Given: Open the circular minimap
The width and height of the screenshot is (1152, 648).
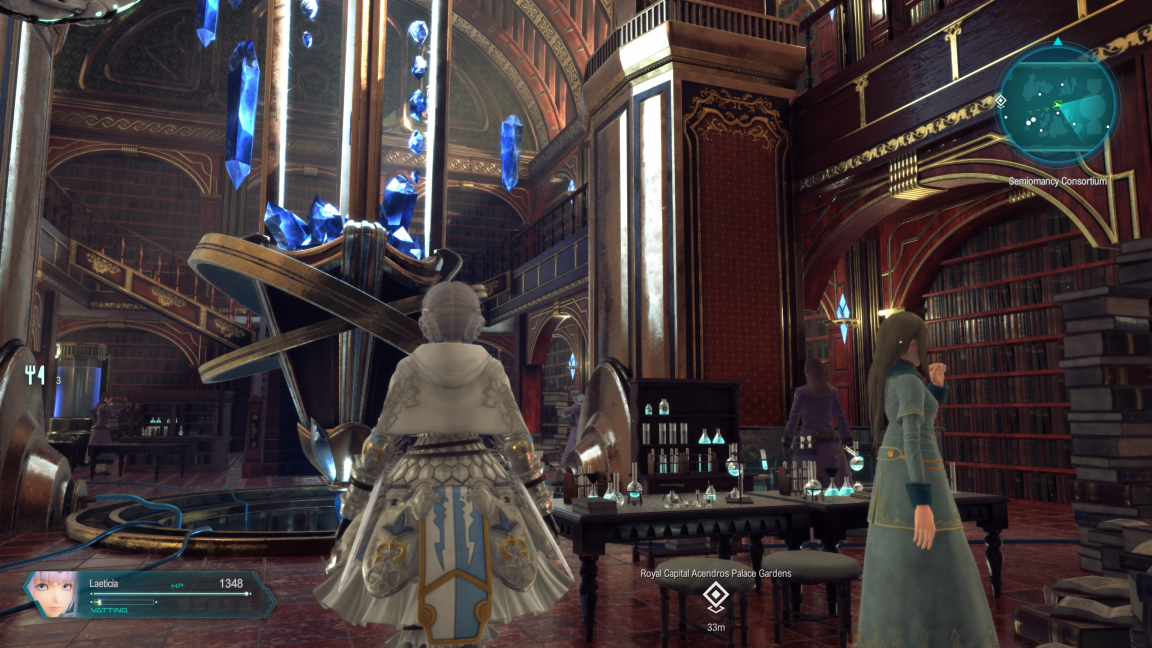Looking at the screenshot, I should point(1056,105).
